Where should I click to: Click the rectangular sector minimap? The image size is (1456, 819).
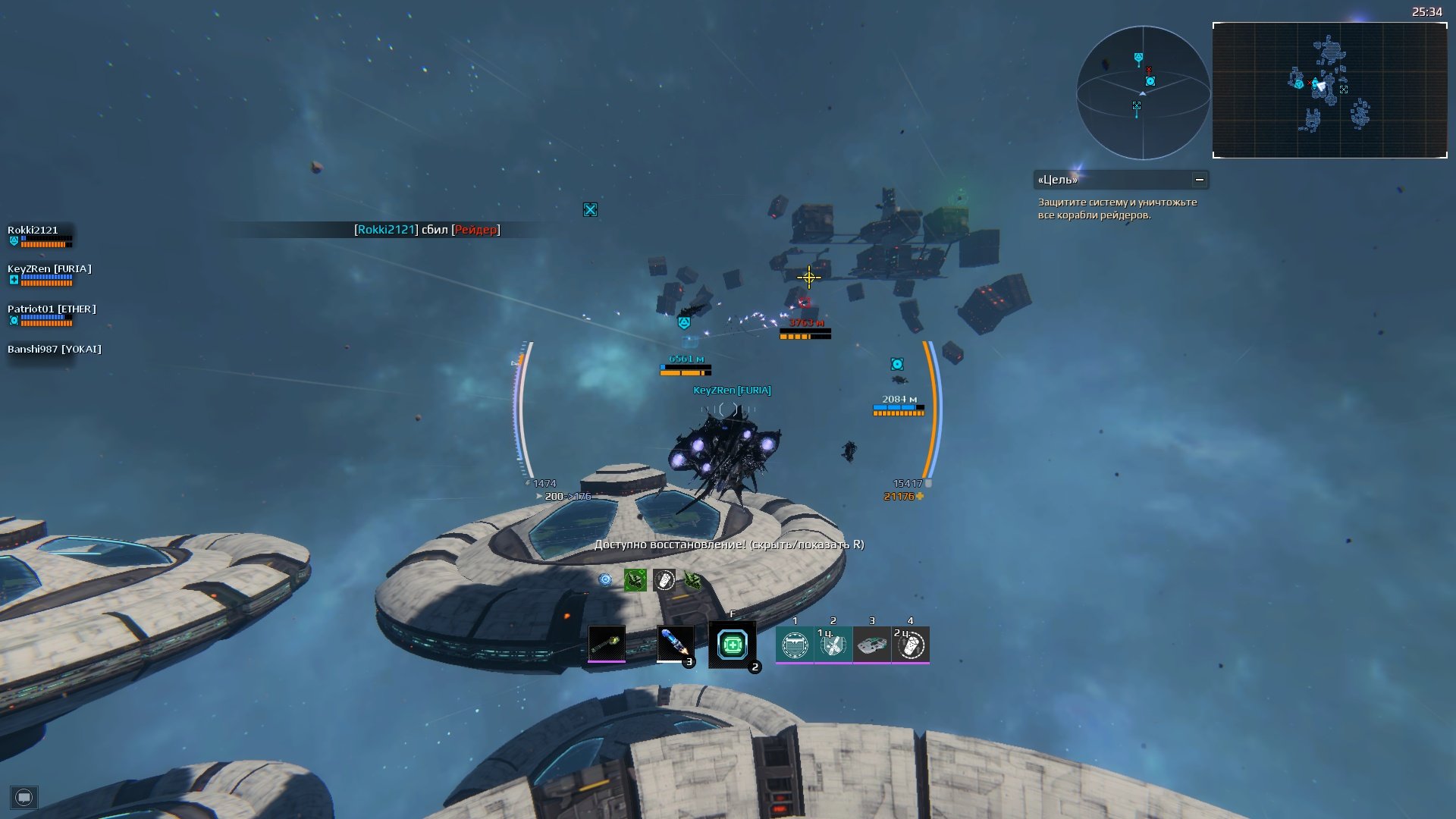tap(1329, 90)
